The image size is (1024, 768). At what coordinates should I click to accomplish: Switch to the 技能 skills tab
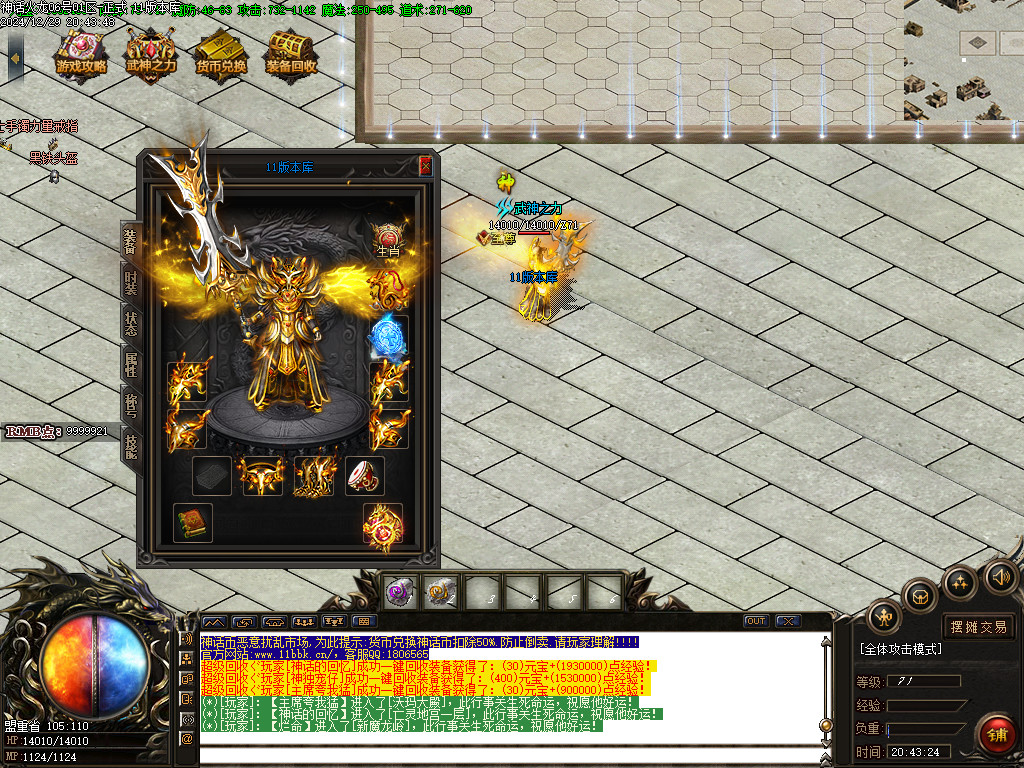tap(131, 445)
